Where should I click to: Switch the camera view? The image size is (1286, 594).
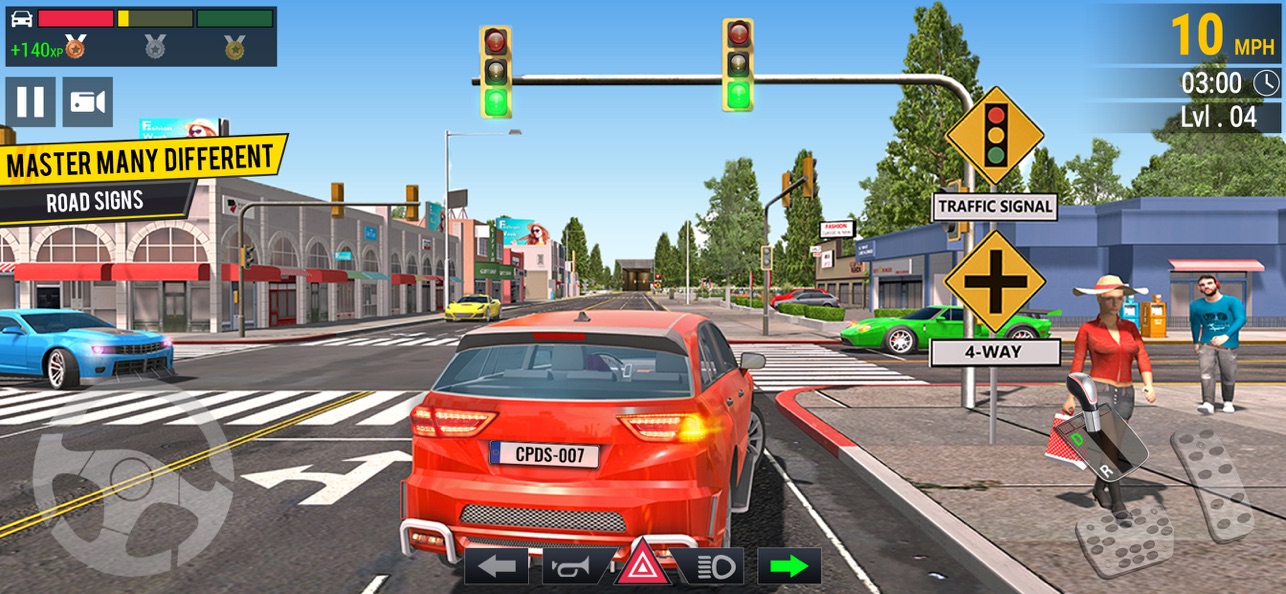coord(88,102)
